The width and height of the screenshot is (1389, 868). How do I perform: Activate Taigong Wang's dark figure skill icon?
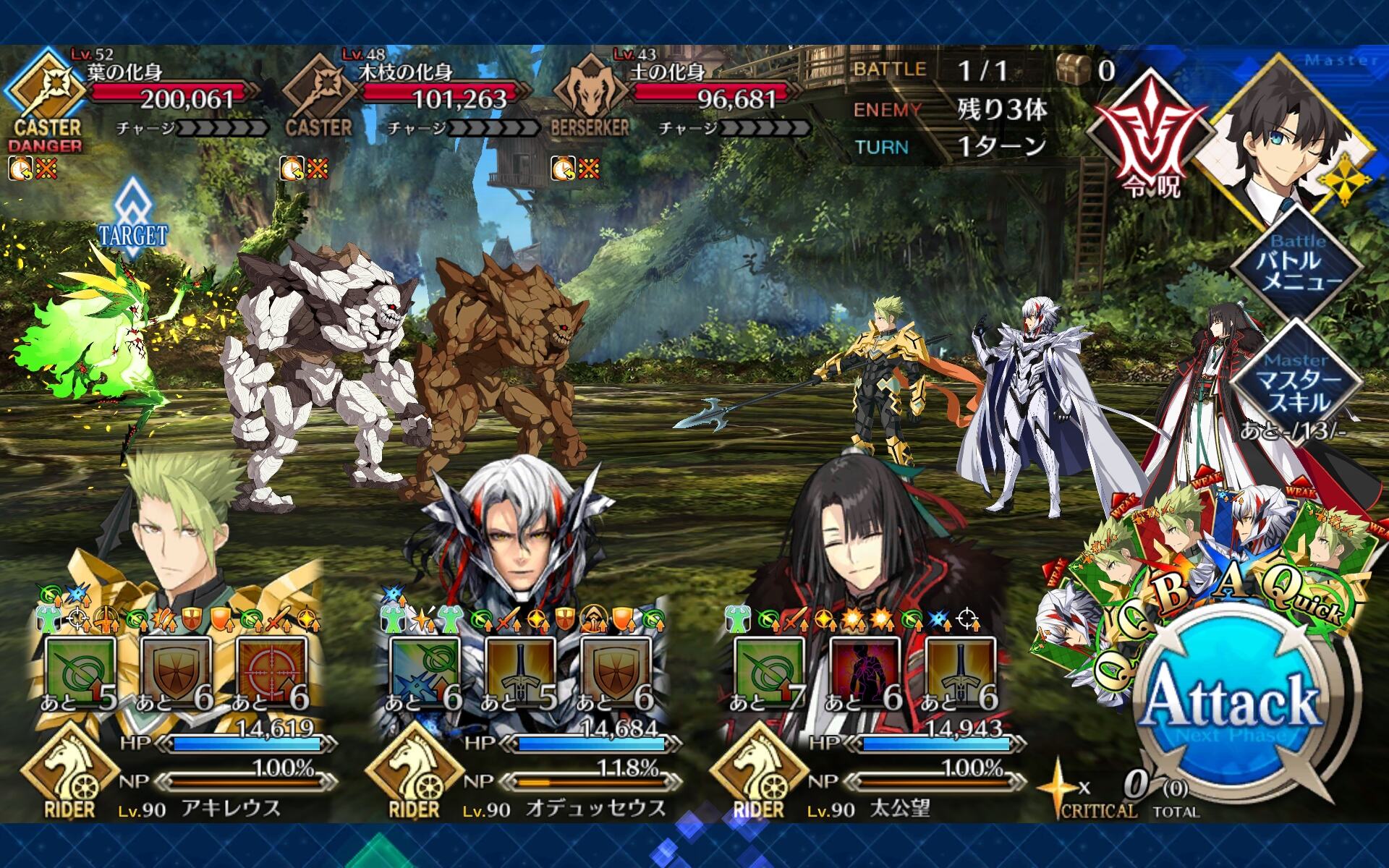coord(865,674)
